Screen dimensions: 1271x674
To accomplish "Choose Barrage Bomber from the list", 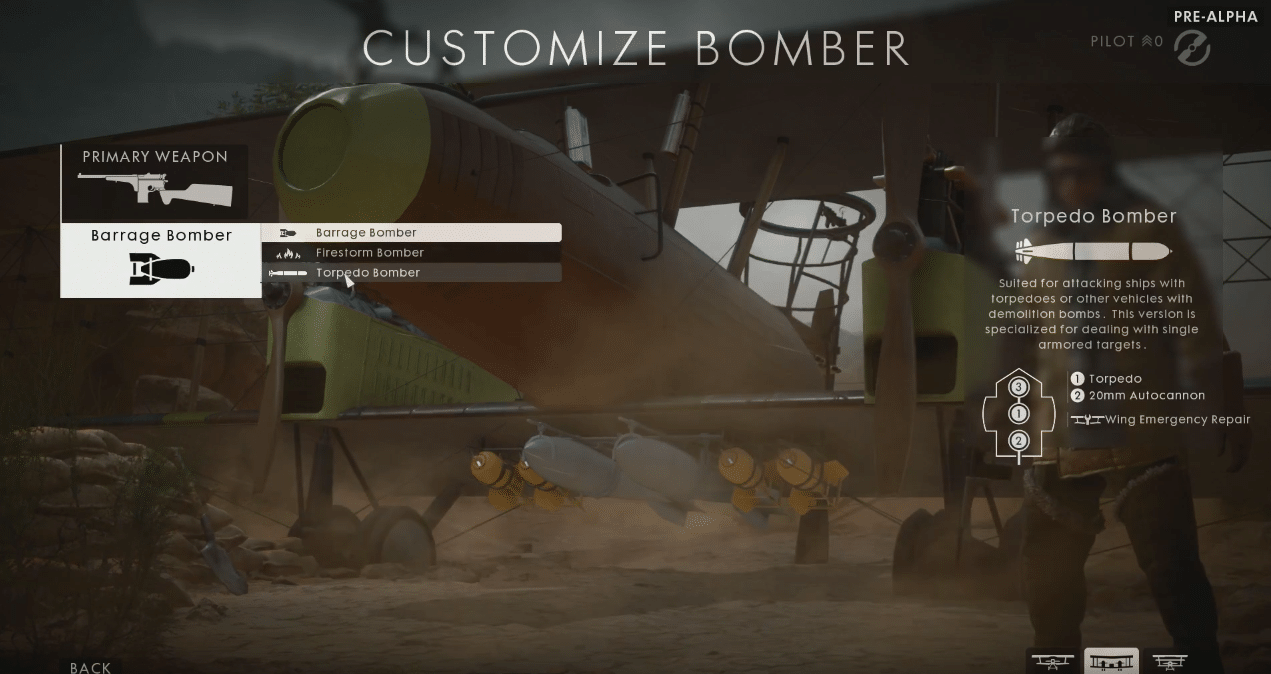I will pos(411,233).
